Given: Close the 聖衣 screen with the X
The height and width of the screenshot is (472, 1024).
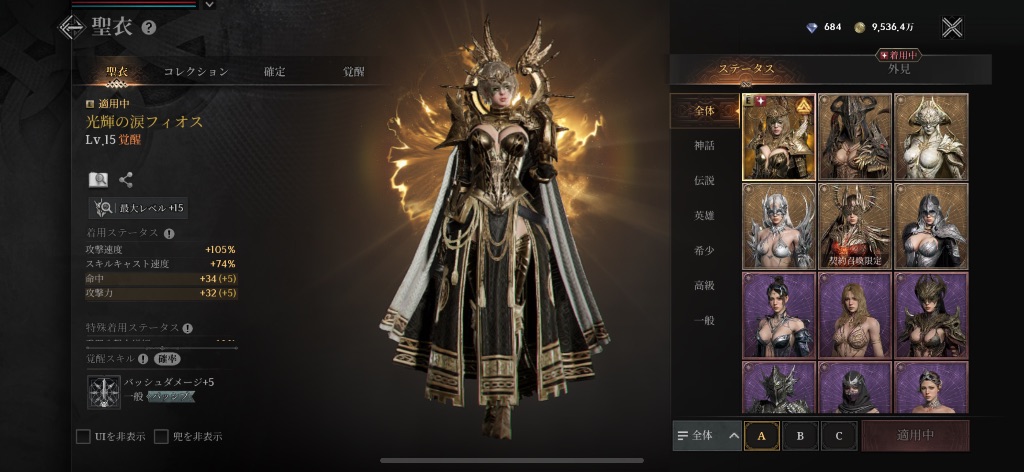Looking at the screenshot, I should (x=952, y=28).
